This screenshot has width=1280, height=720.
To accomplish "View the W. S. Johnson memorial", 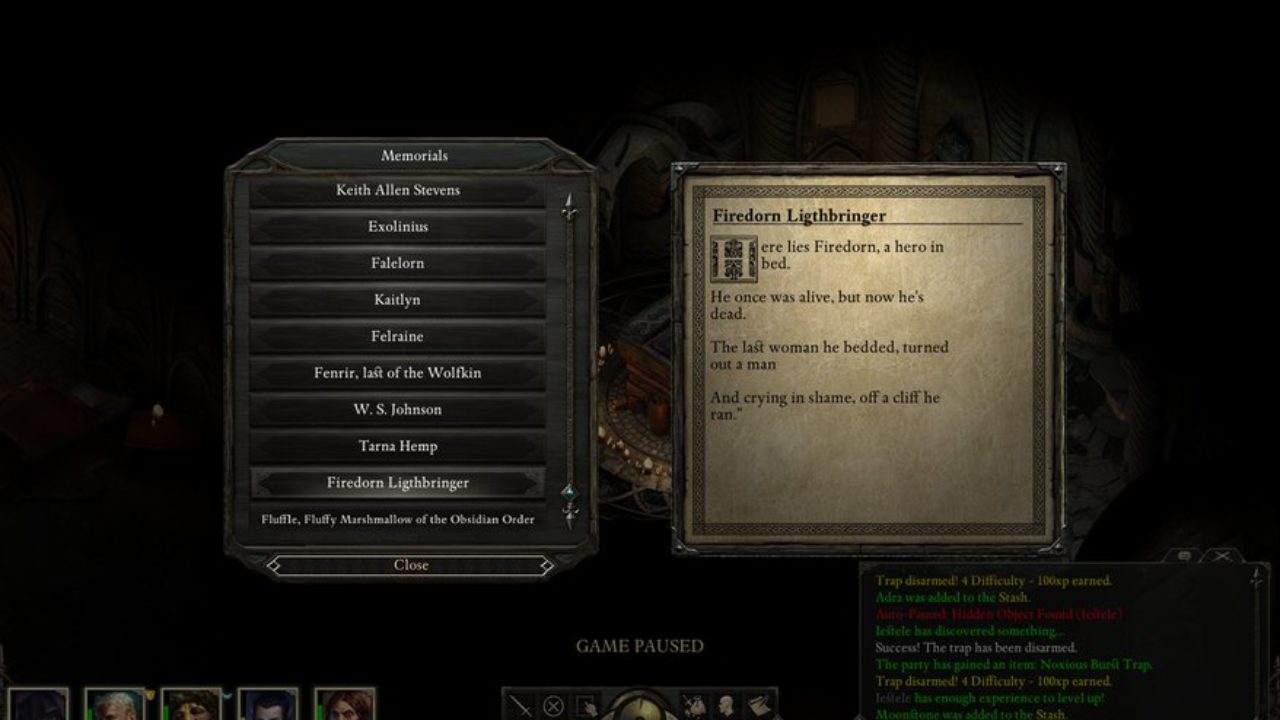I will click(397, 409).
